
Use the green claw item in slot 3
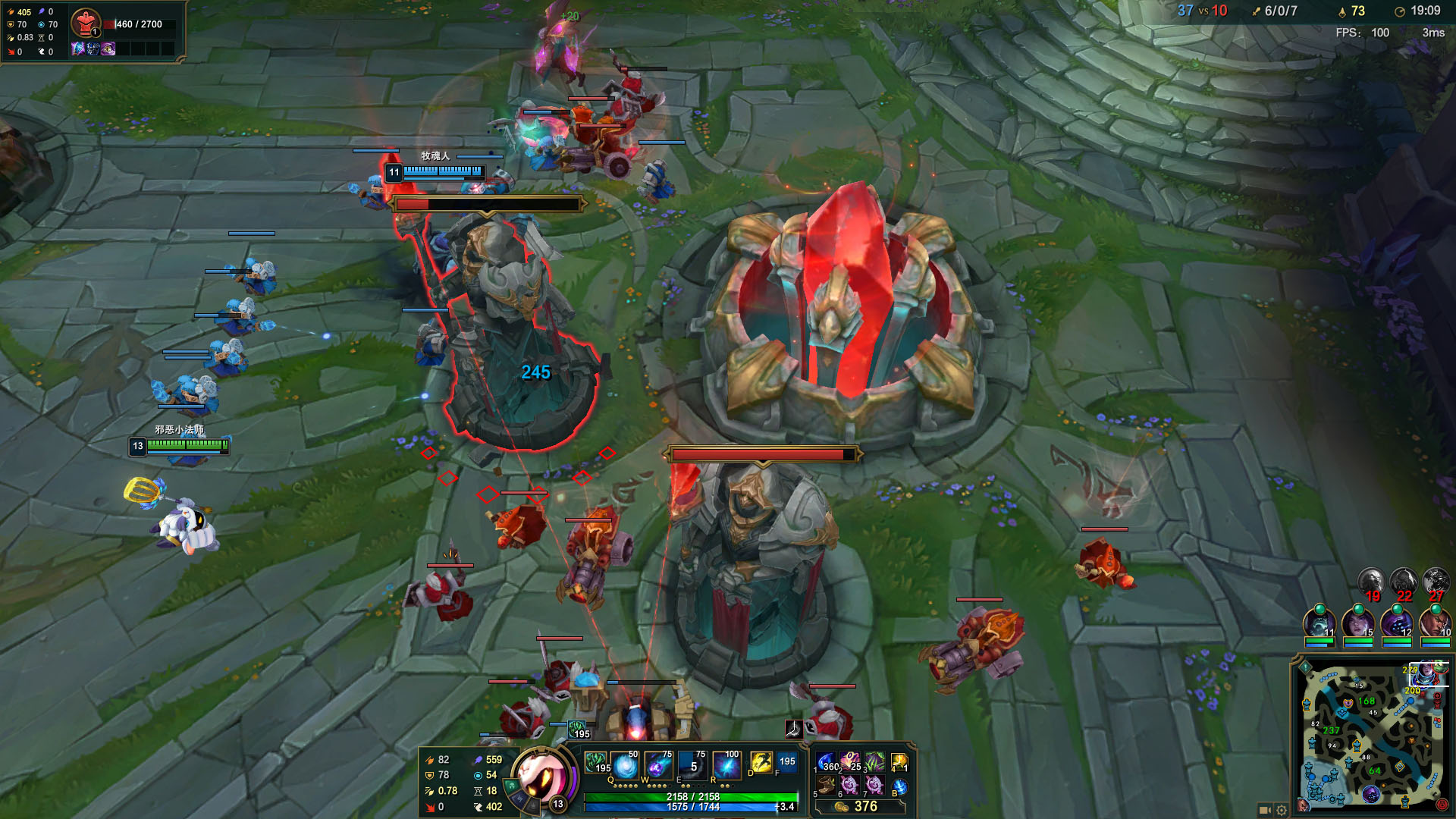[x=874, y=762]
